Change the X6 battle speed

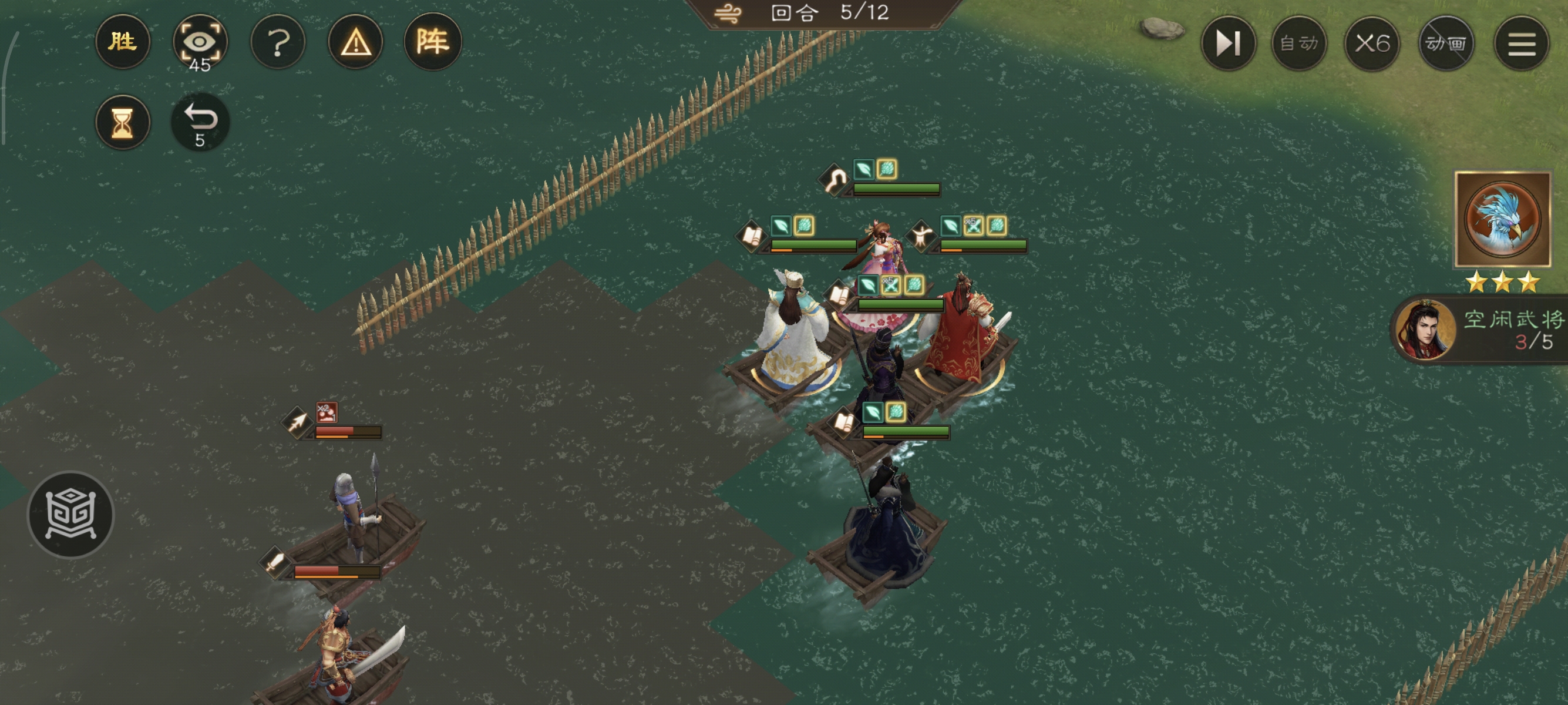[x=1372, y=43]
